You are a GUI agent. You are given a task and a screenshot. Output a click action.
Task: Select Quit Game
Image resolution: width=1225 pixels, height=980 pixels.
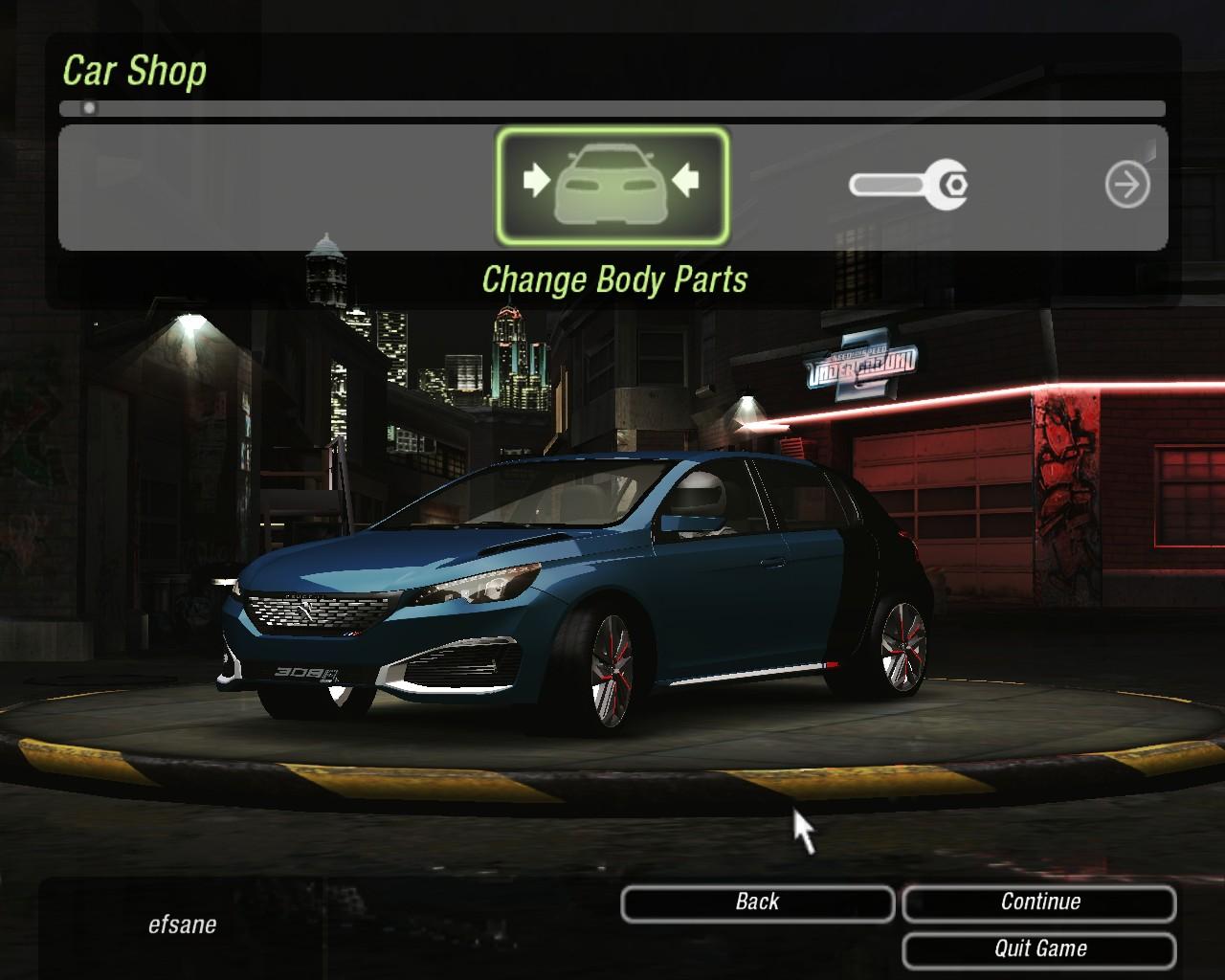(x=1039, y=949)
